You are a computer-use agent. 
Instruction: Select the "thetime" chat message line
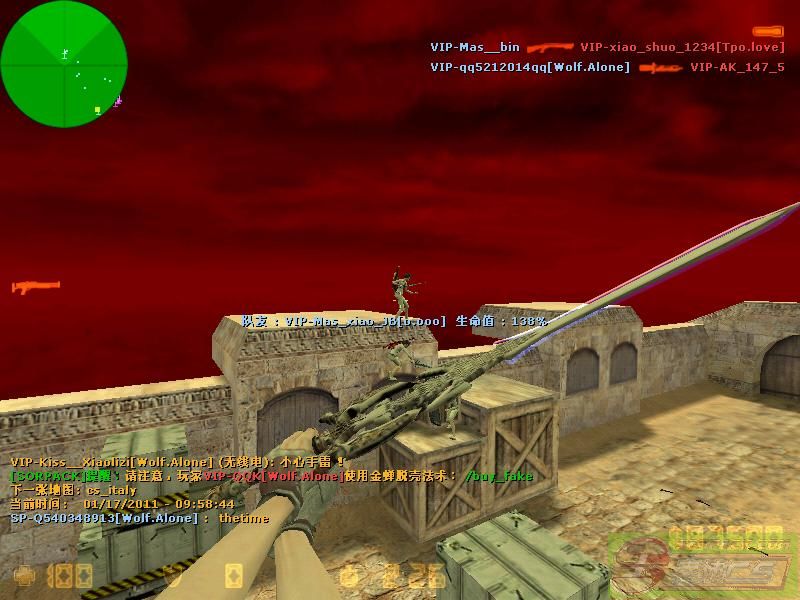pyautogui.click(x=140, y=518)
